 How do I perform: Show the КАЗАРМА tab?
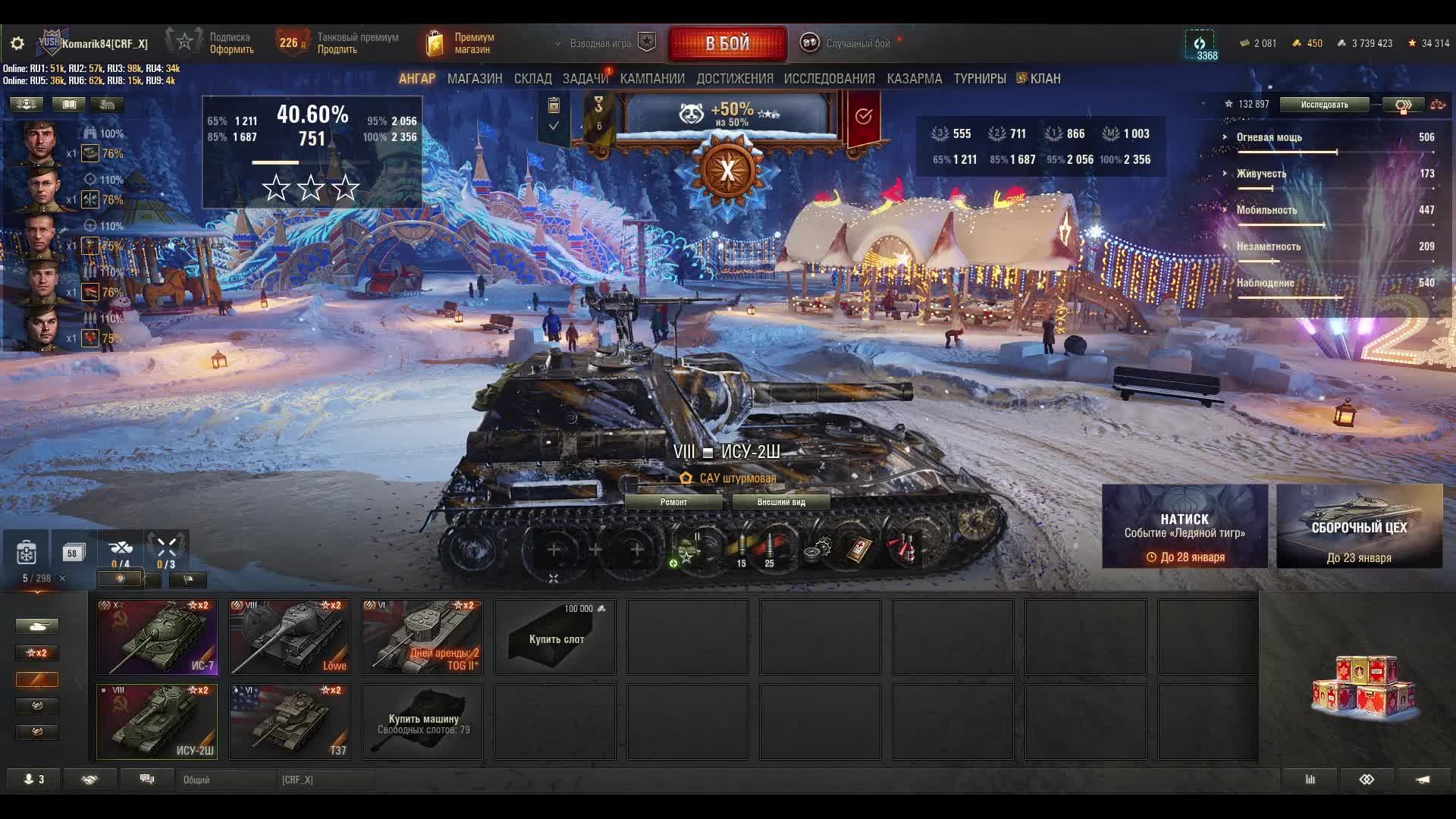click(x=914, y=79)
